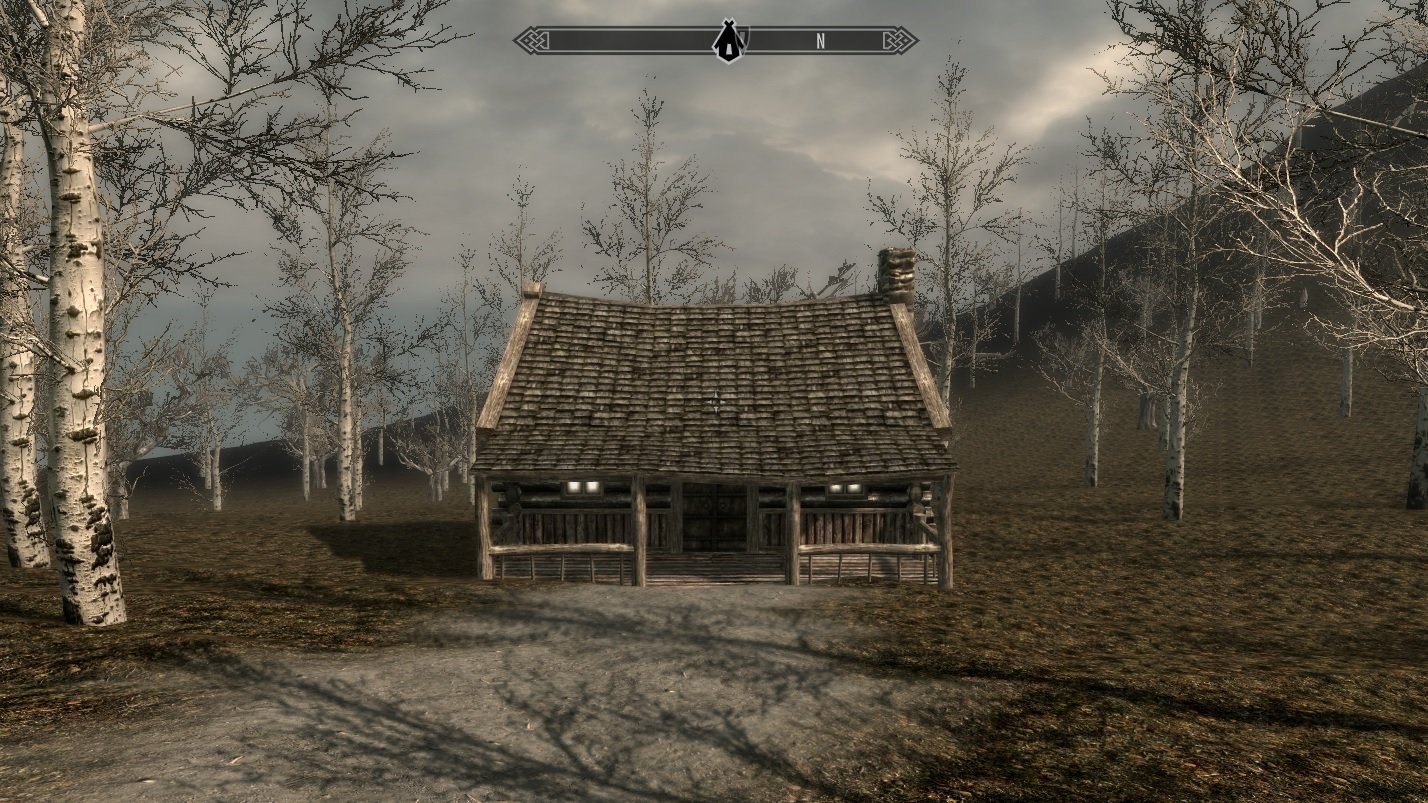Click the left porch window of the cabin
1428x803 pixels.
(x=580, y=486)
